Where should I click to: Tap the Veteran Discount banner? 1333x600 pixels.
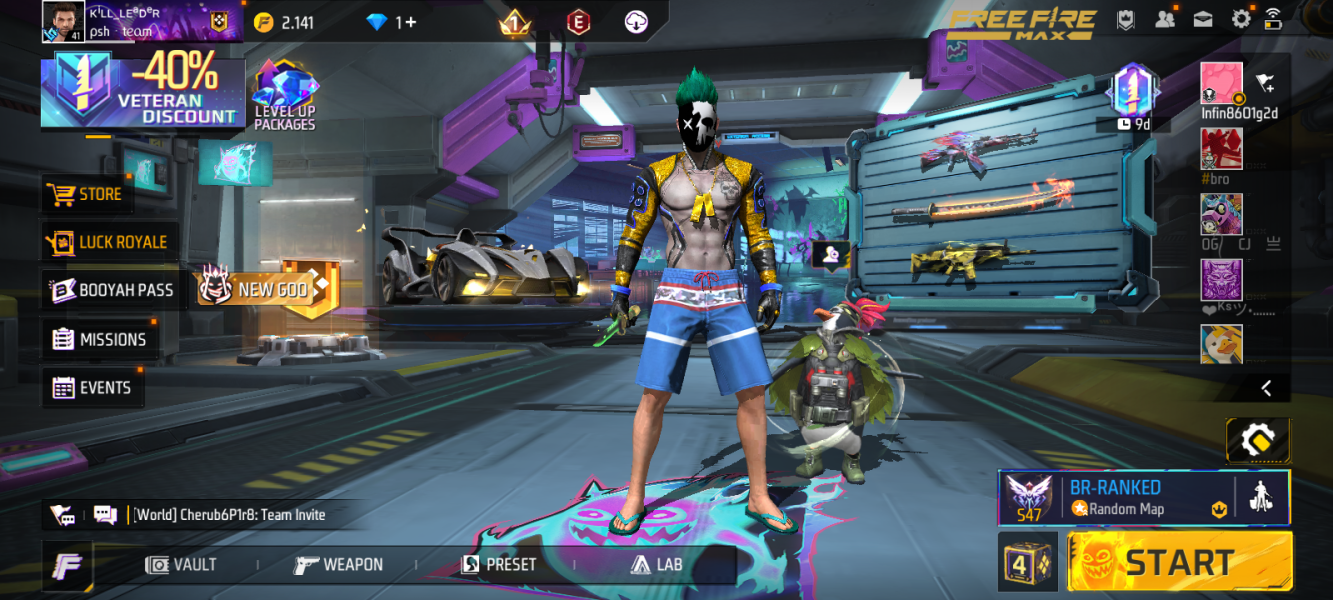[x=143, y=92]
